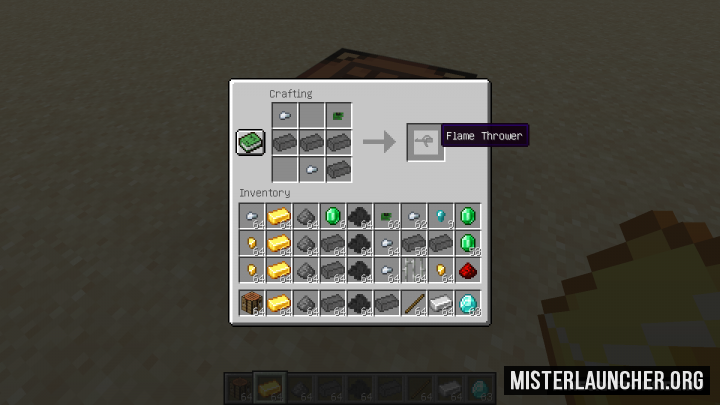Screen dimensions: 720x405
Task: Choose the diamond stack in the inventory panel
Action: (467, 302)
